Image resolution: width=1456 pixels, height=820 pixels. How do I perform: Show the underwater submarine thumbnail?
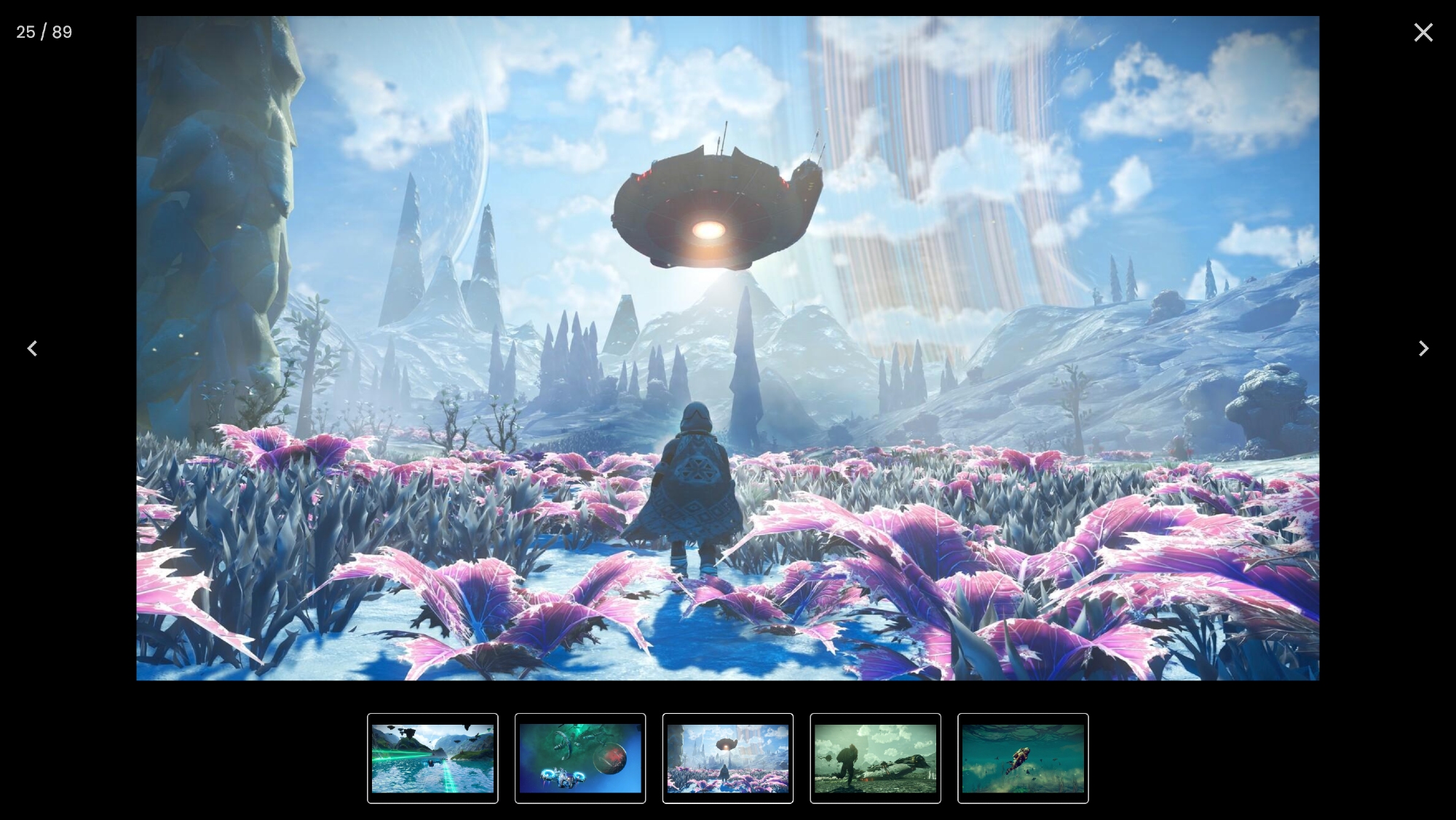click(x=1023, y=758)
